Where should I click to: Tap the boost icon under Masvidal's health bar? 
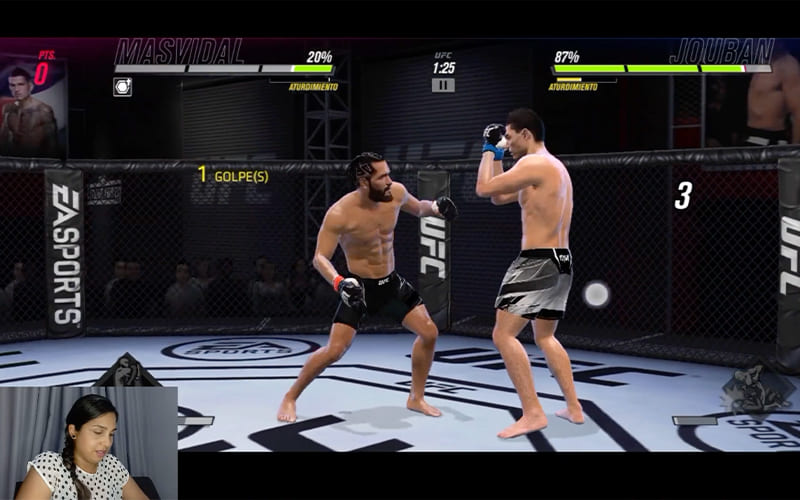pos(122,87)
